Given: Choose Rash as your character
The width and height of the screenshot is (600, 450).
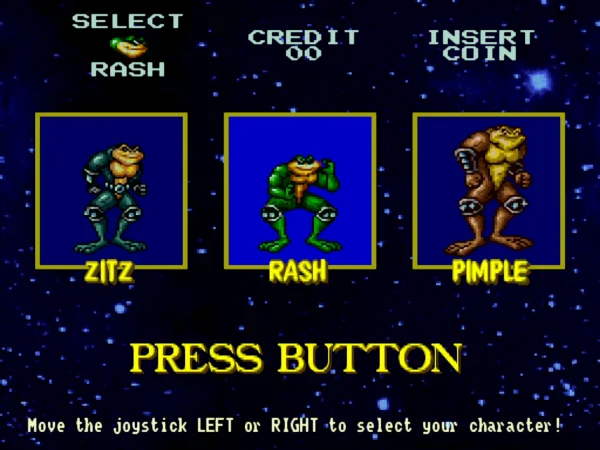Looking at the screenshot, I should point(299,190).
